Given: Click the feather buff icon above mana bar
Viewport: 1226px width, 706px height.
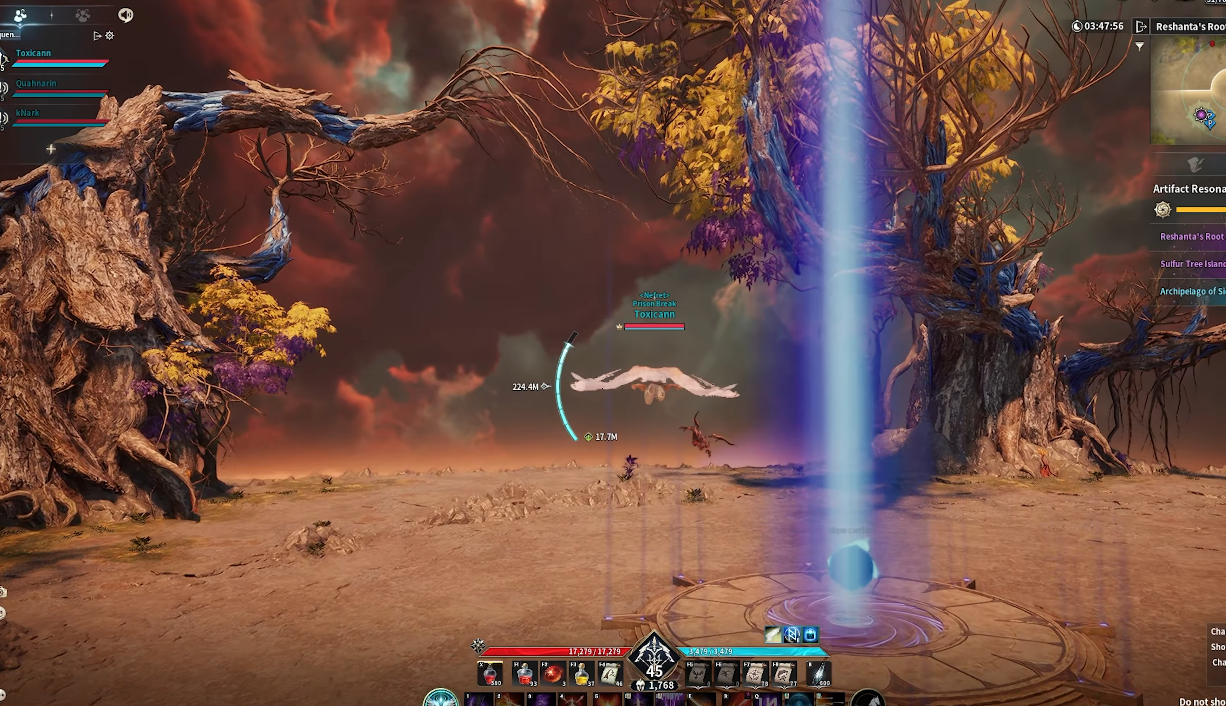Looking at the screenshot, I should click(773, 634).
